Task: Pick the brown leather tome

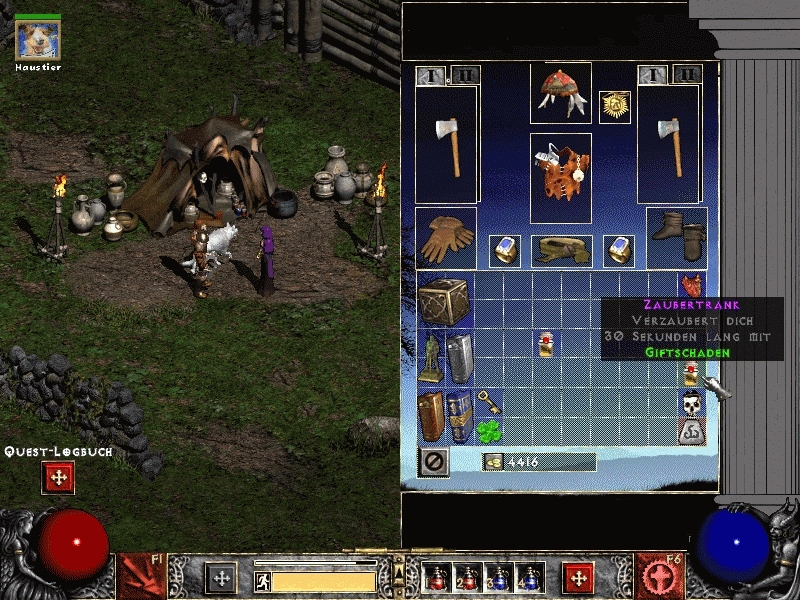Action: [x=432, y=416]
